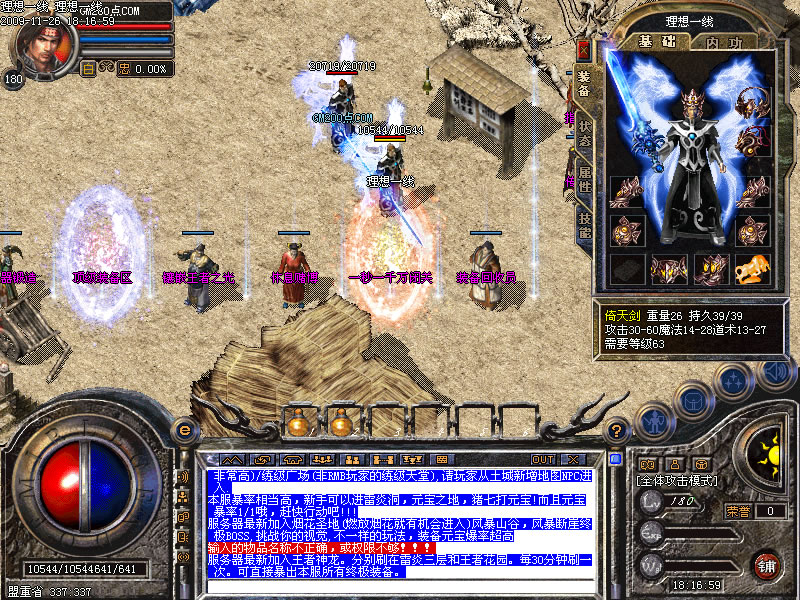Open the 属性 side tab
The width and height of the screenshot is (800, 600).
(x=585, y=181)
